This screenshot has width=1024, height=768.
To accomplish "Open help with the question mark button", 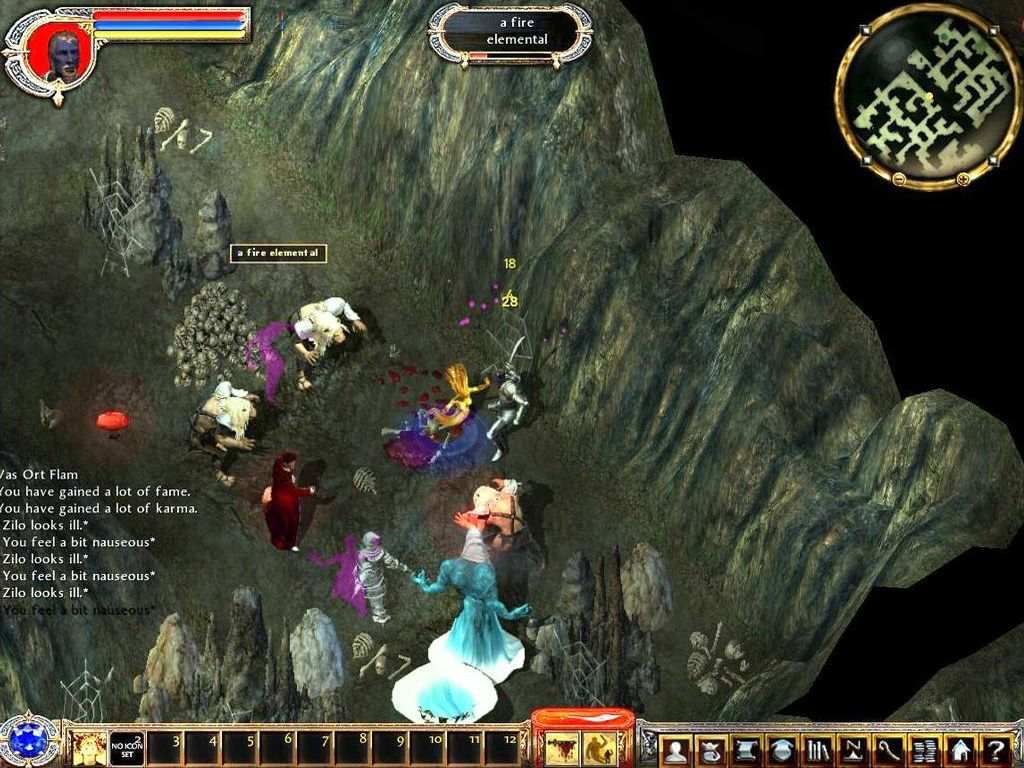I will coord(995,749).
